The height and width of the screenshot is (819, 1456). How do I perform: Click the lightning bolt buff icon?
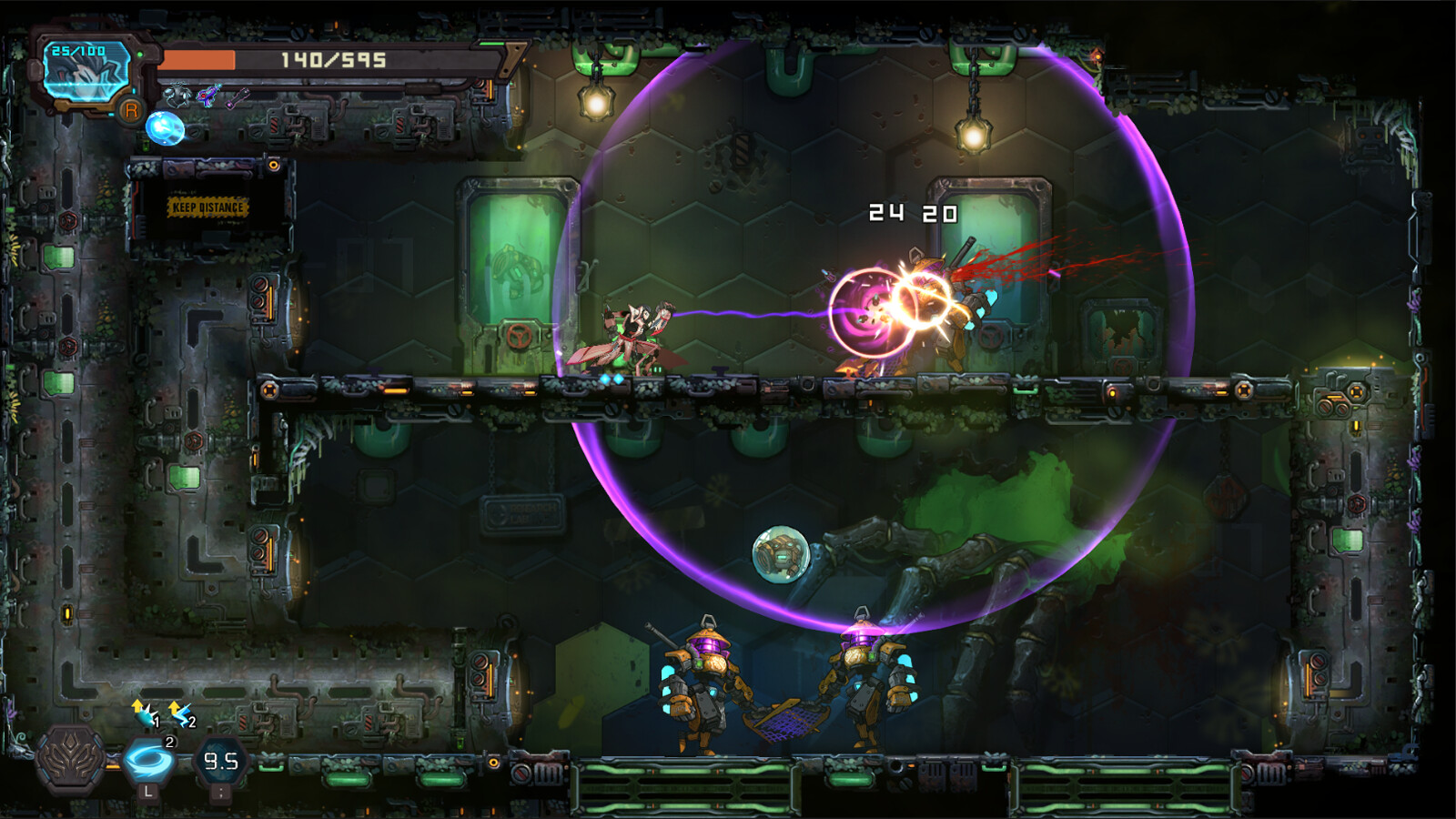180,713
